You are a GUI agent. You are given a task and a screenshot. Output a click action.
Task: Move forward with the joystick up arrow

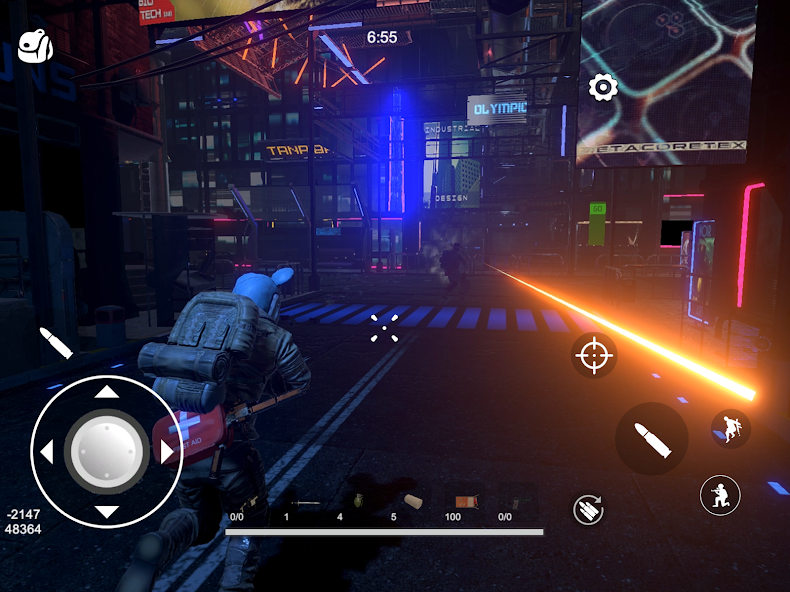(106, 390)
